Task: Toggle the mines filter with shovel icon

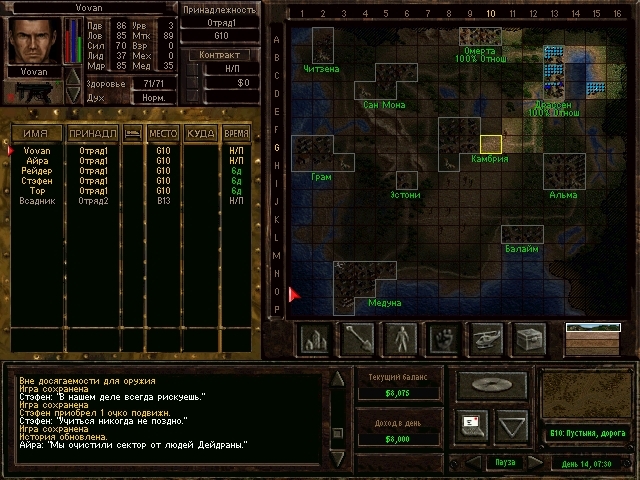Action: coord(358,339)
